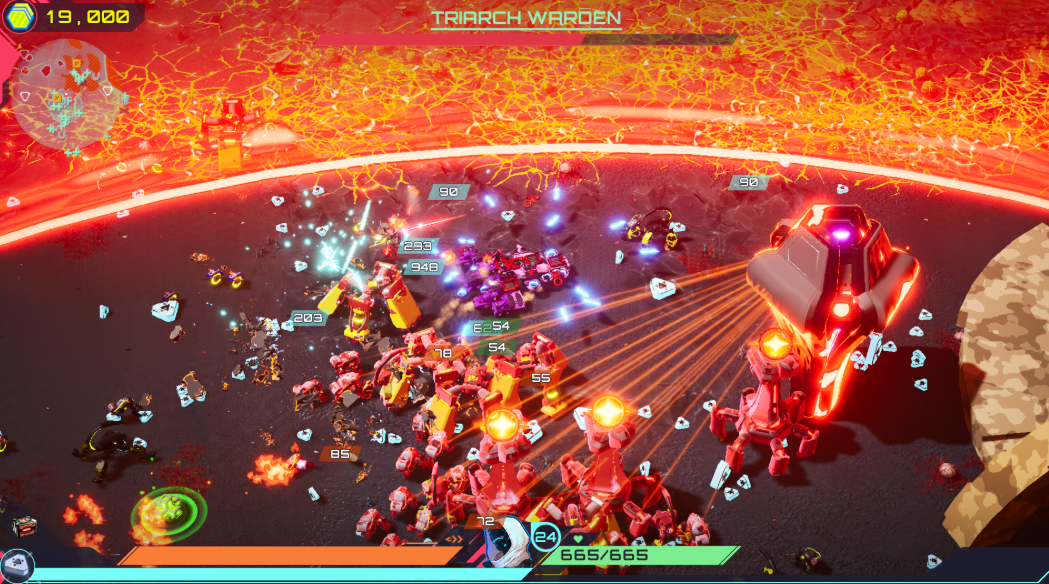Select the hooded character portrait

point(506,541)
